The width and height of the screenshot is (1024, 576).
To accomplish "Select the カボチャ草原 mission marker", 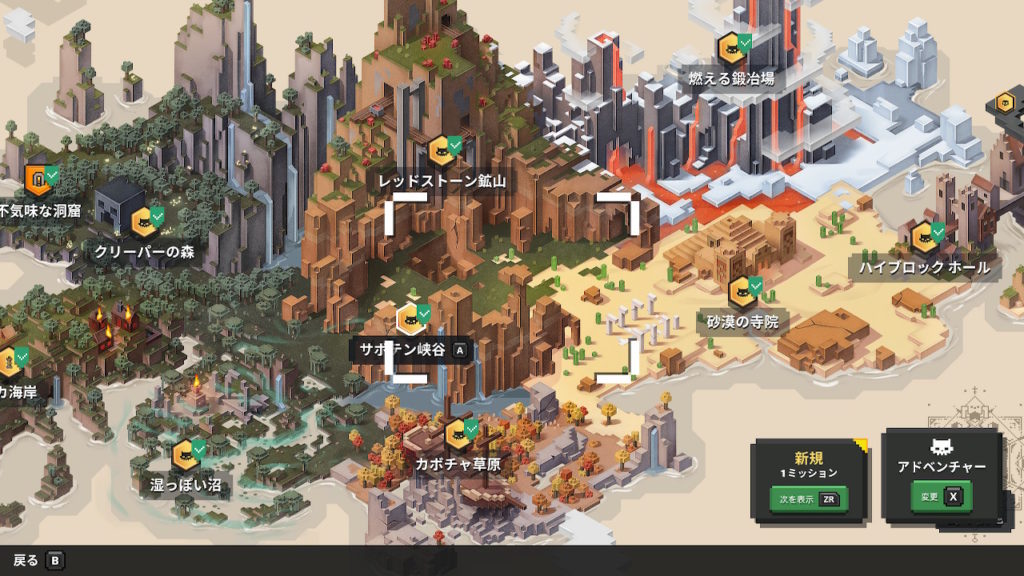I will [x=458, y=434].
